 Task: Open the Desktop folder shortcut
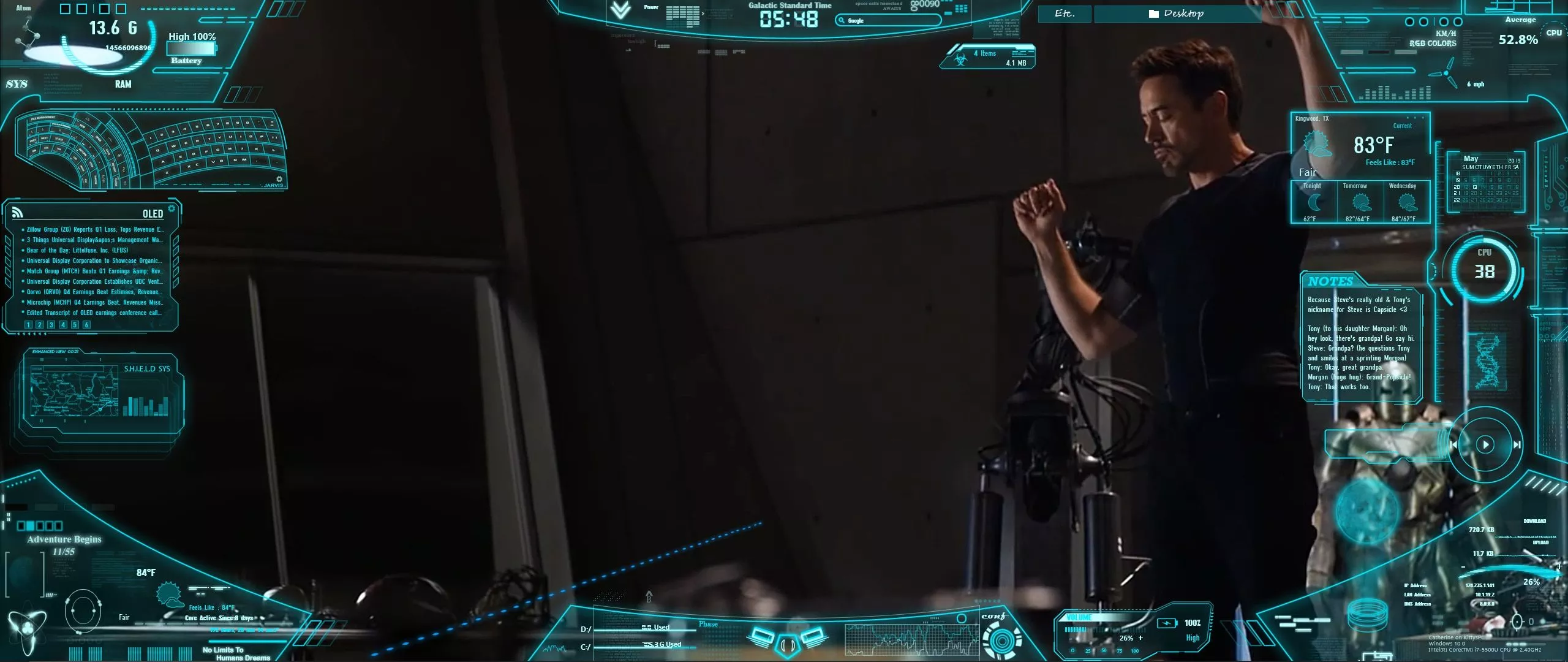(x=1177, y=13)
